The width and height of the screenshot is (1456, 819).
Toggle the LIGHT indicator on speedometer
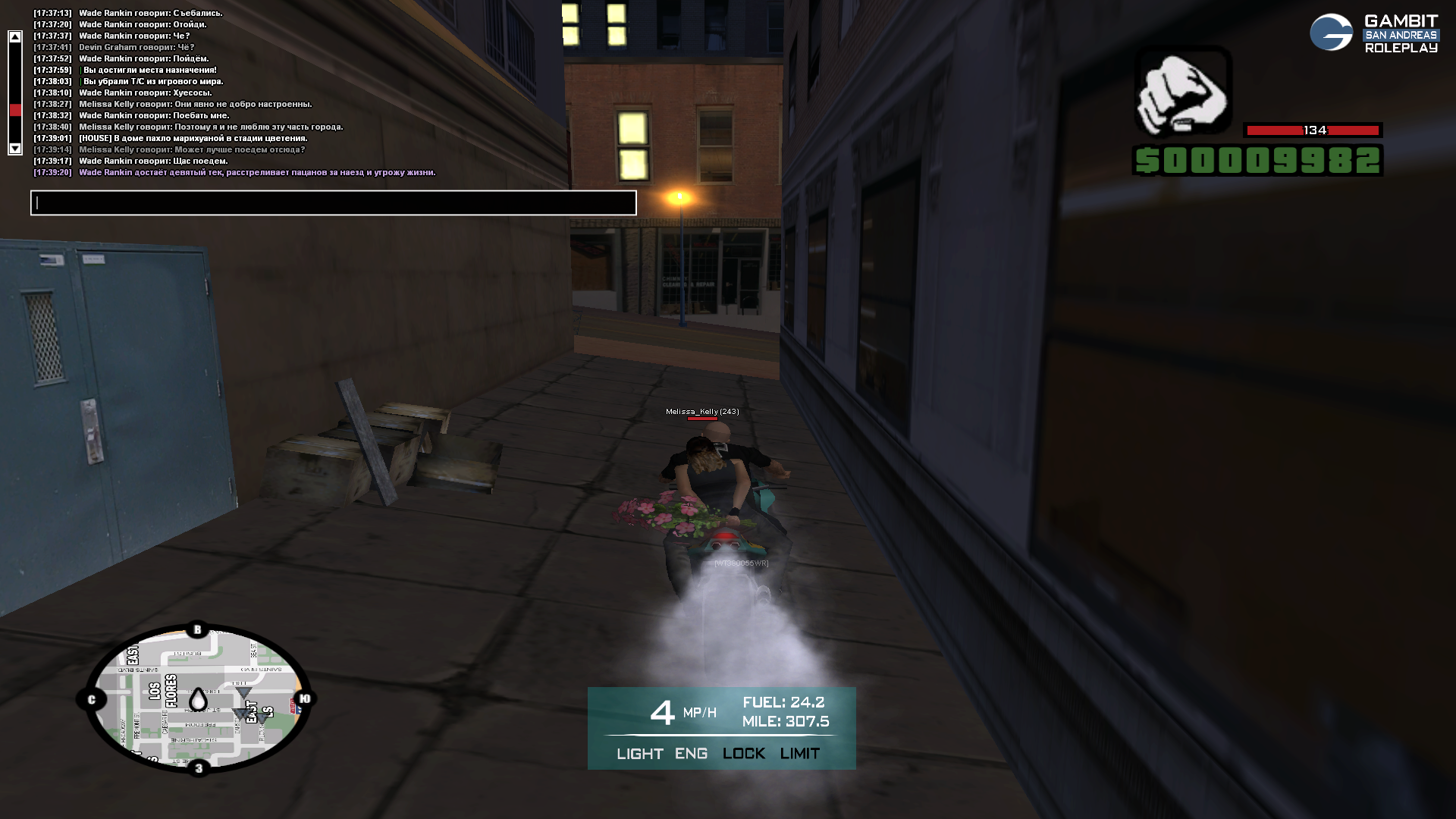click(x=639, y=754)
